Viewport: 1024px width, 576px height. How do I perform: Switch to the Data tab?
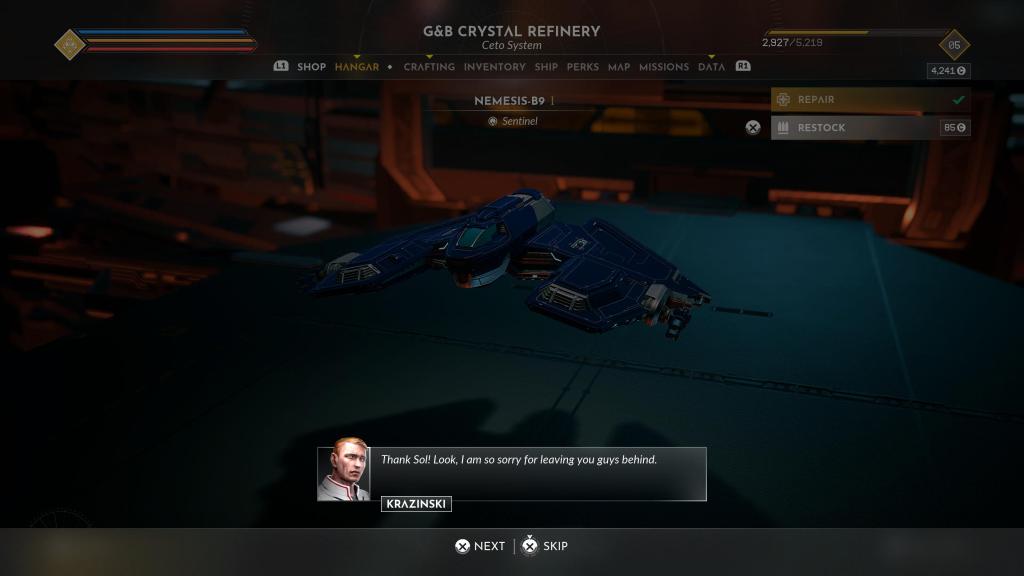(711, 67)
